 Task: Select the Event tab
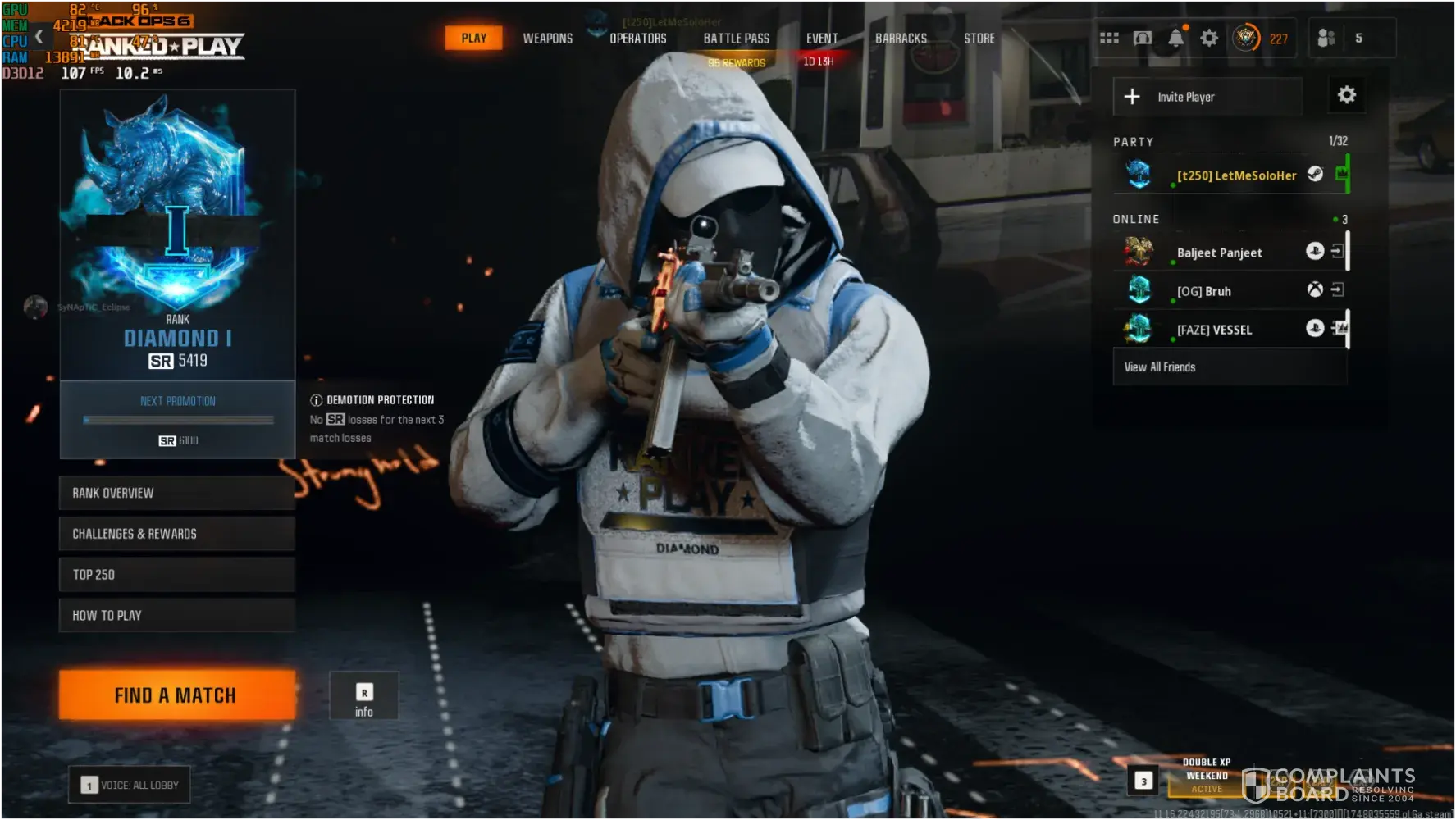821,39
